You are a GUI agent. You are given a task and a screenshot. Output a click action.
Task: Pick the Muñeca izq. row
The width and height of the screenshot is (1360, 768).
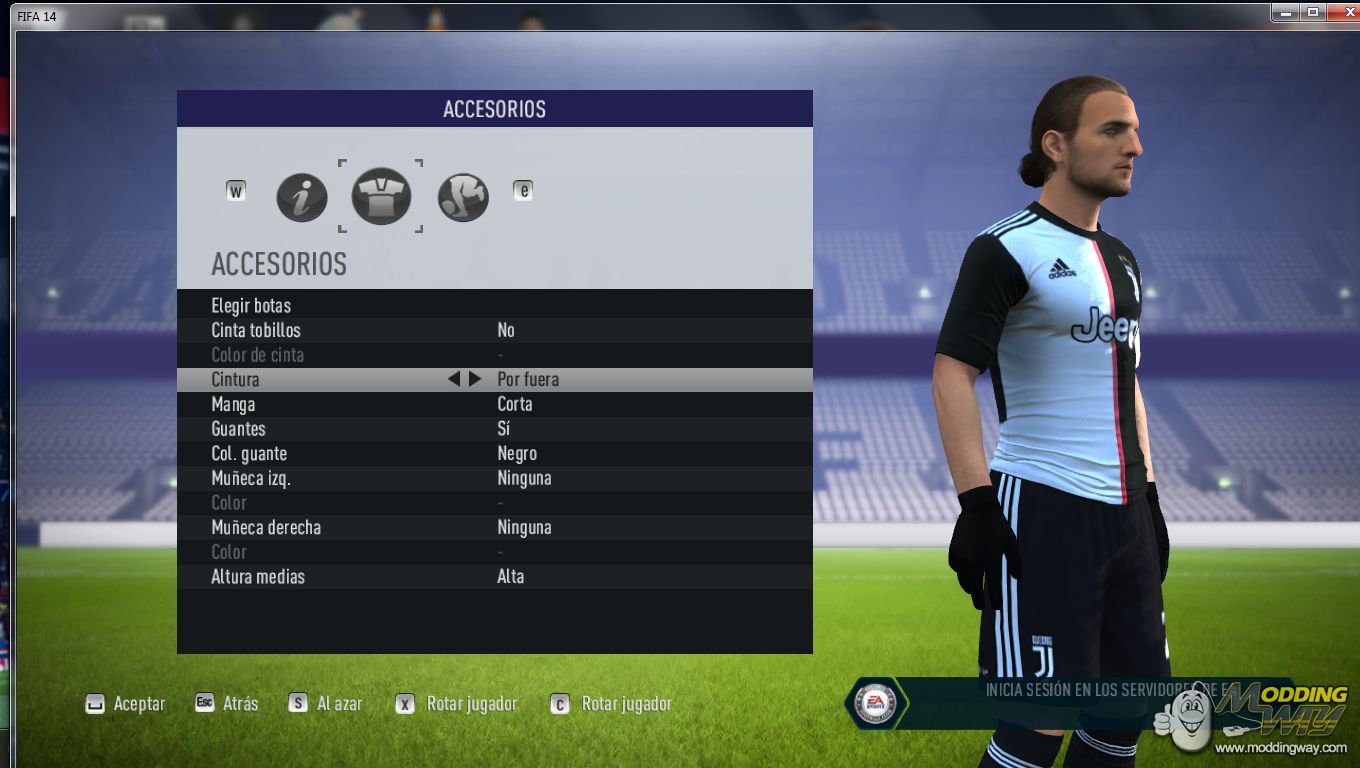pyautogui.click(x=251, y=478)
